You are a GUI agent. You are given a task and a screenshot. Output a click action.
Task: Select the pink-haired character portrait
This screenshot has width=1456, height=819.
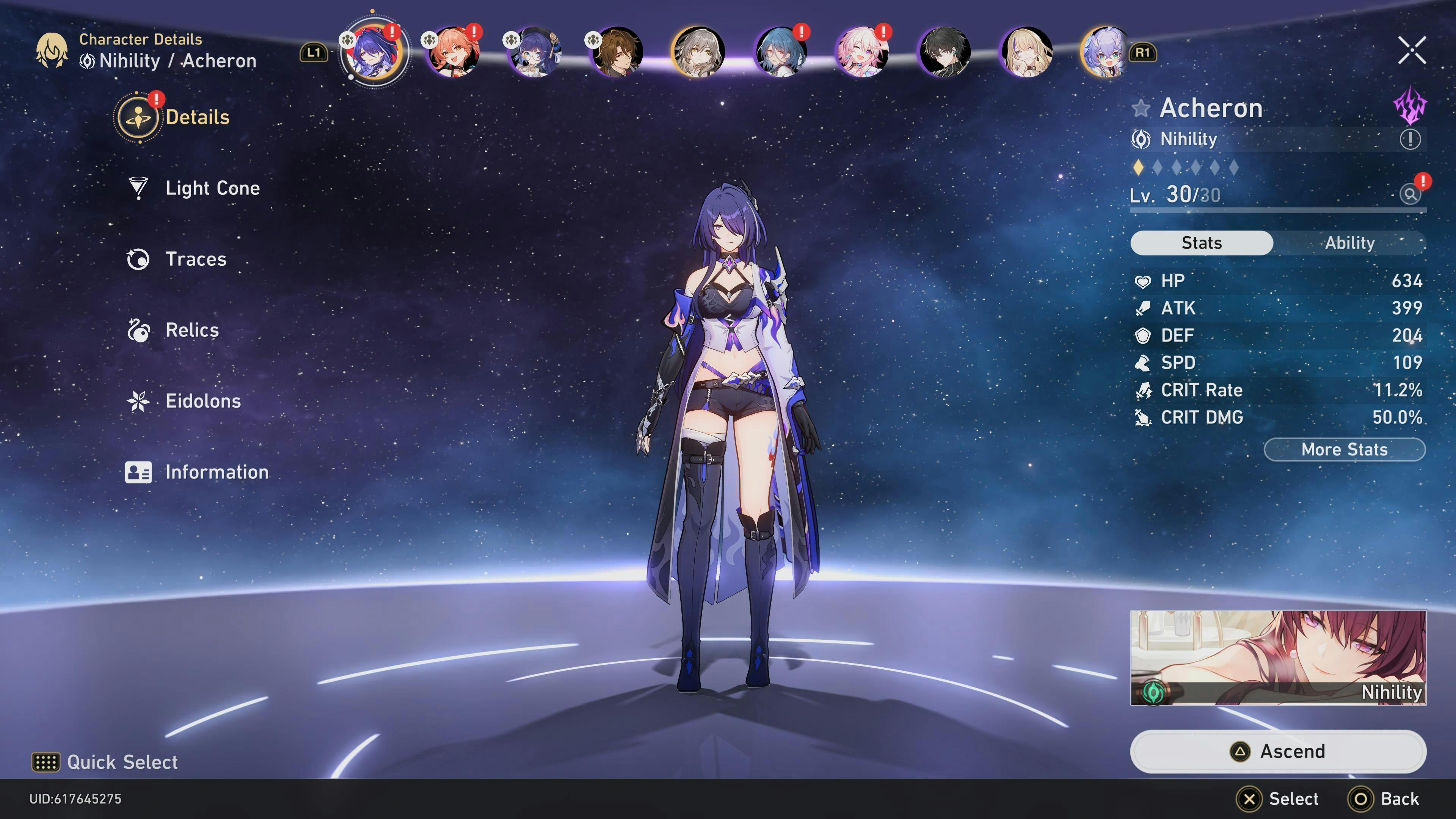(x=862, y=52)
